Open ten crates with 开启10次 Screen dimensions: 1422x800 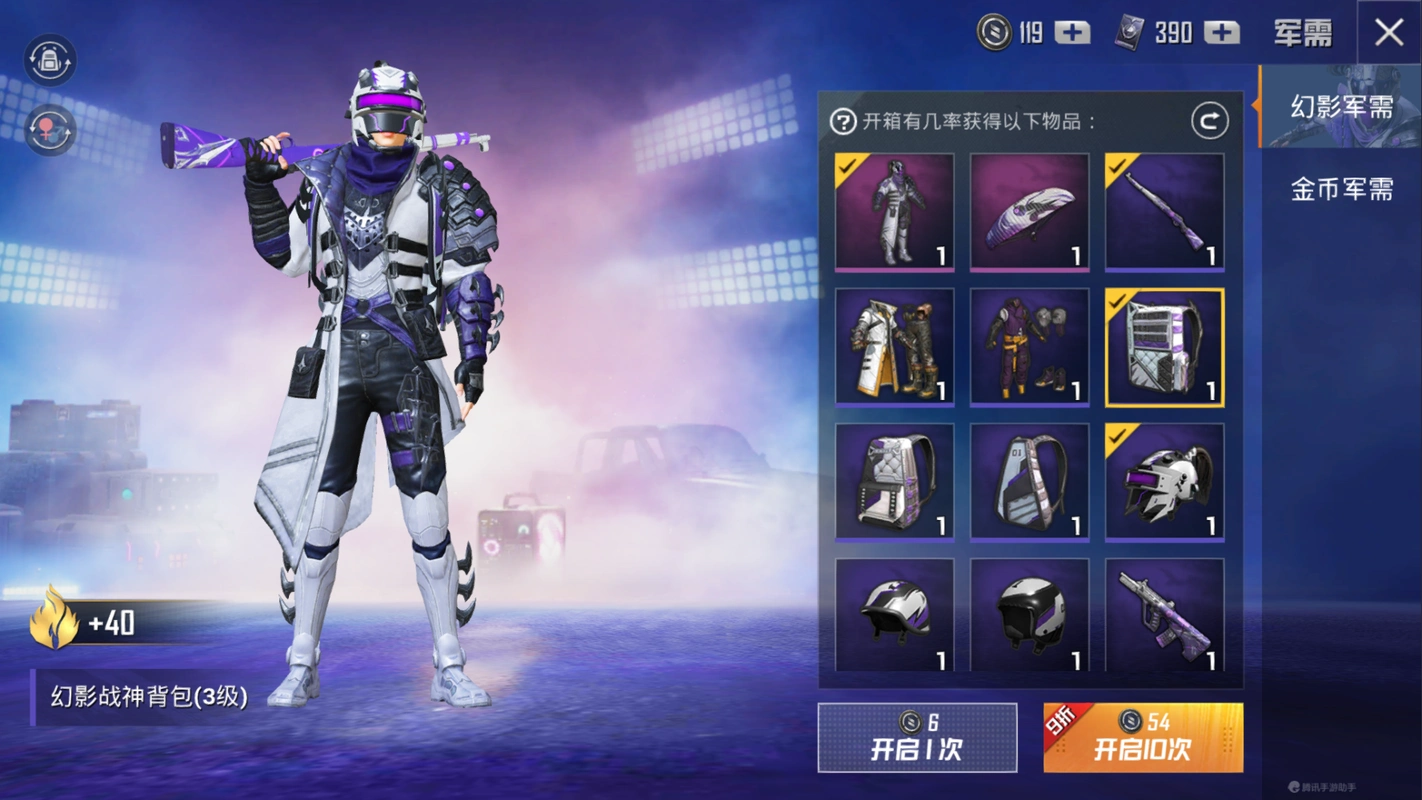(1143, 738)
